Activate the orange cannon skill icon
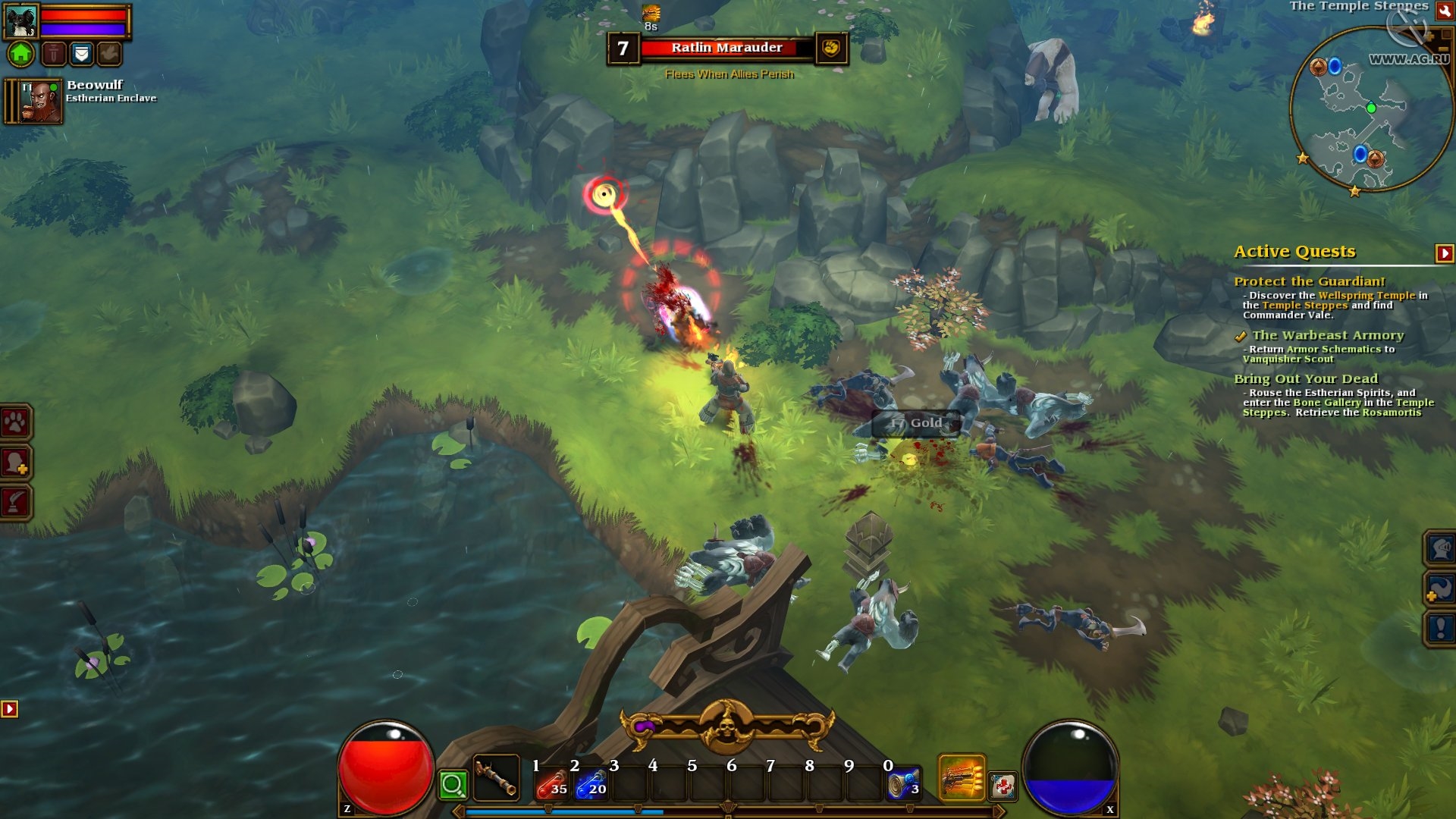This screenshot has width=1456, height=819. click(962, 778)
